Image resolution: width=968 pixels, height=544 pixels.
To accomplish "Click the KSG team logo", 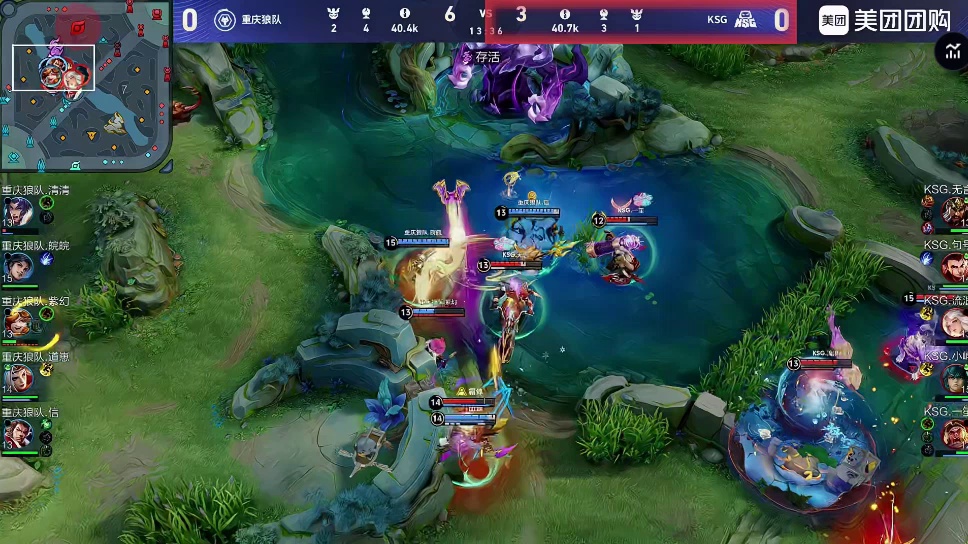I will pos(746,20).
